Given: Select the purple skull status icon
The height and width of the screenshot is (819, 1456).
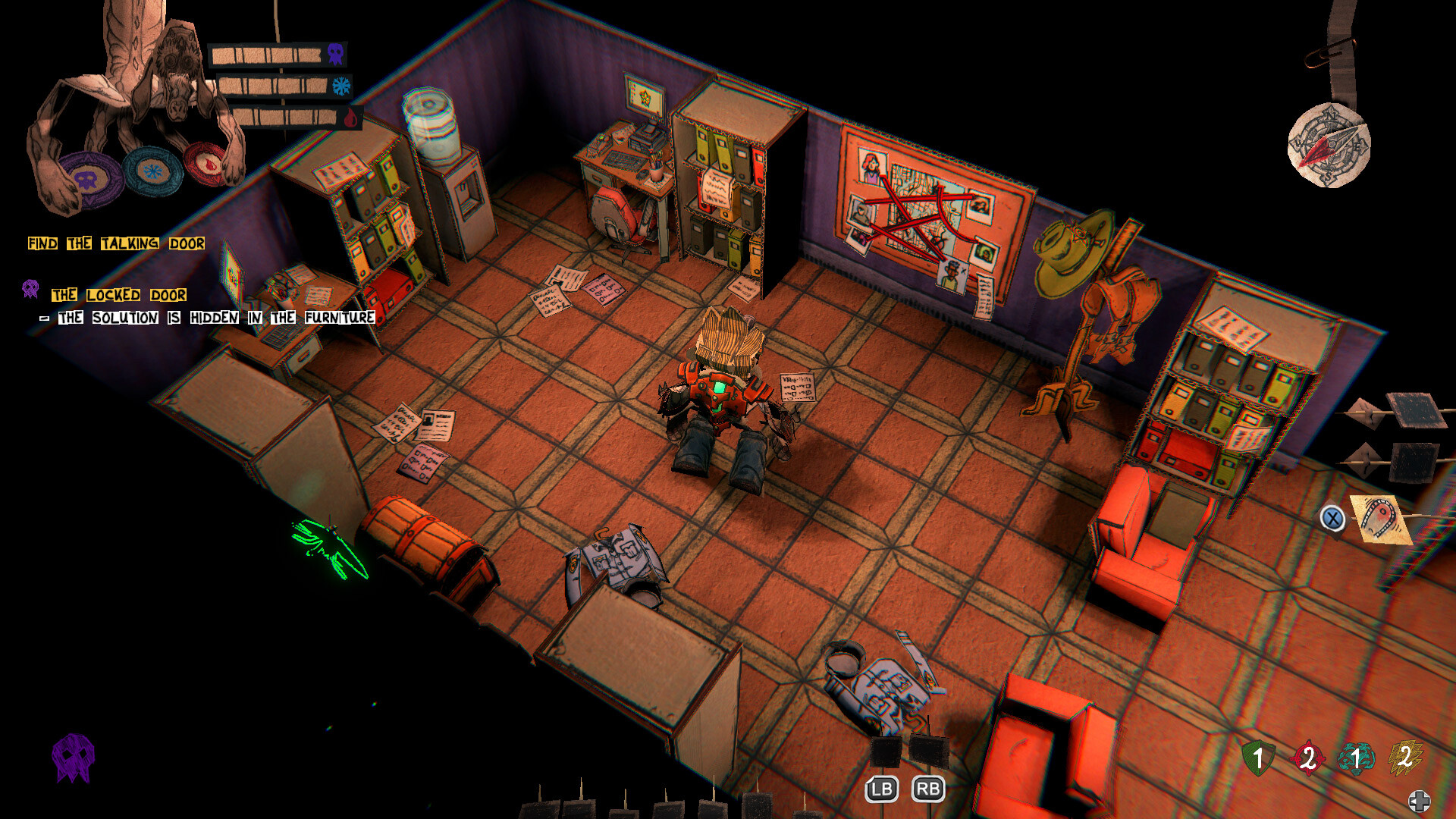Looking at the screenshot, I should tap(335, 55).
